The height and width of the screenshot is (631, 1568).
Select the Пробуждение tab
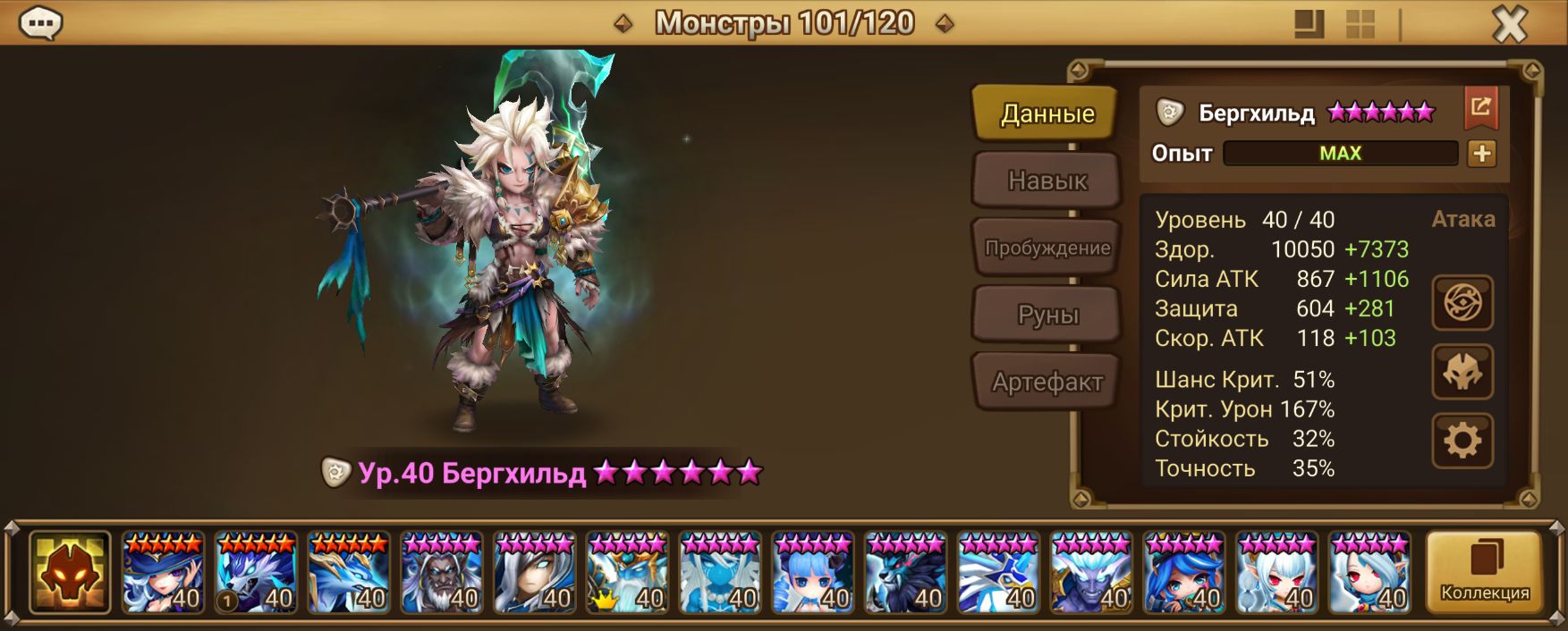point(1047,248)
